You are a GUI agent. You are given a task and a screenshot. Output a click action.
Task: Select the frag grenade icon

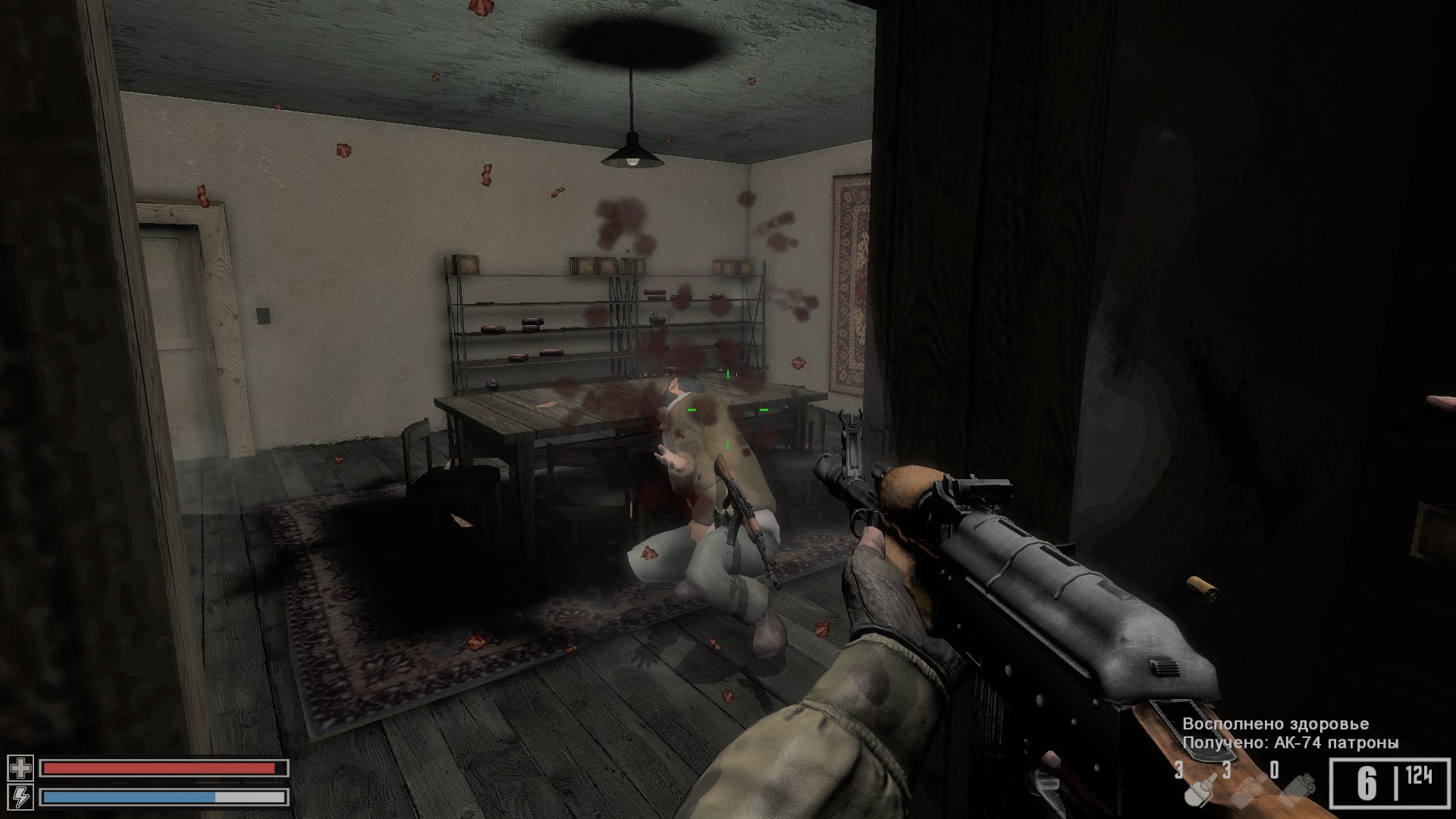(x=1198, y=790)
